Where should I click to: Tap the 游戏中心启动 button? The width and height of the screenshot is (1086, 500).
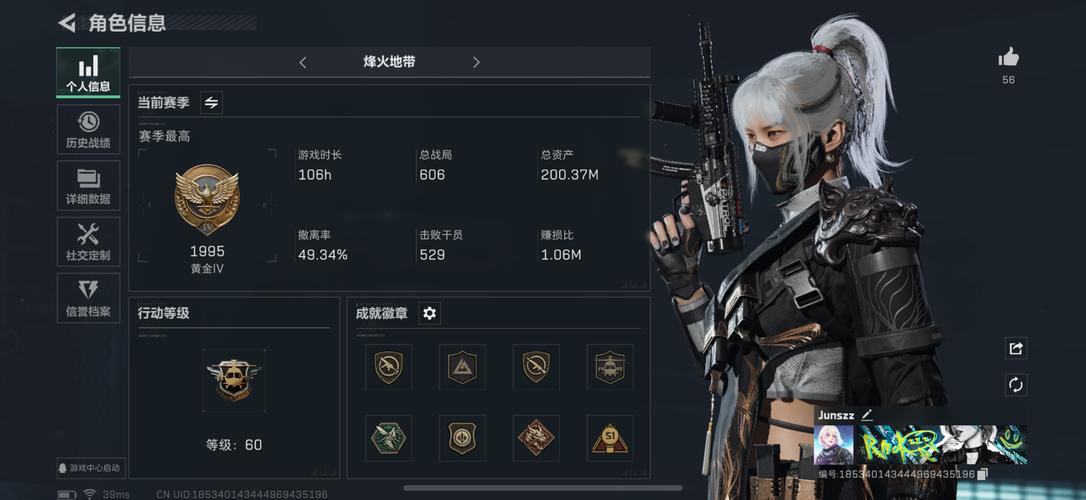coord(90,467)
